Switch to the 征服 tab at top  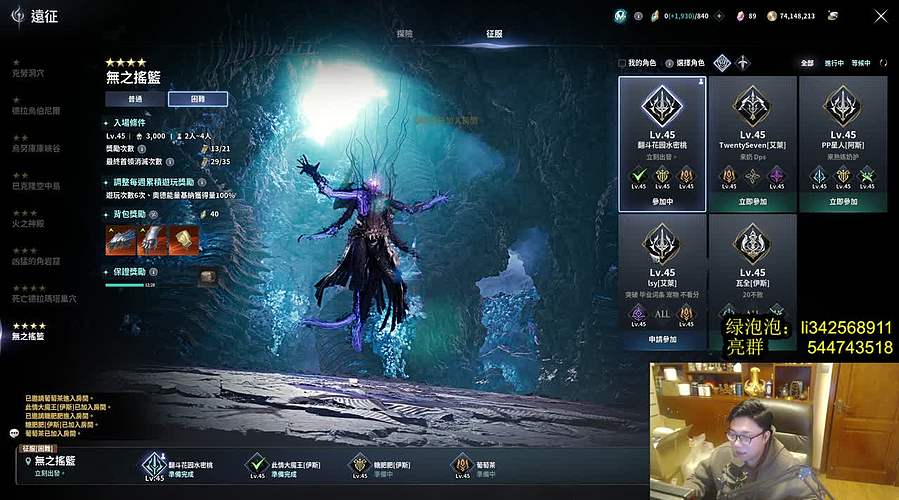494,33
